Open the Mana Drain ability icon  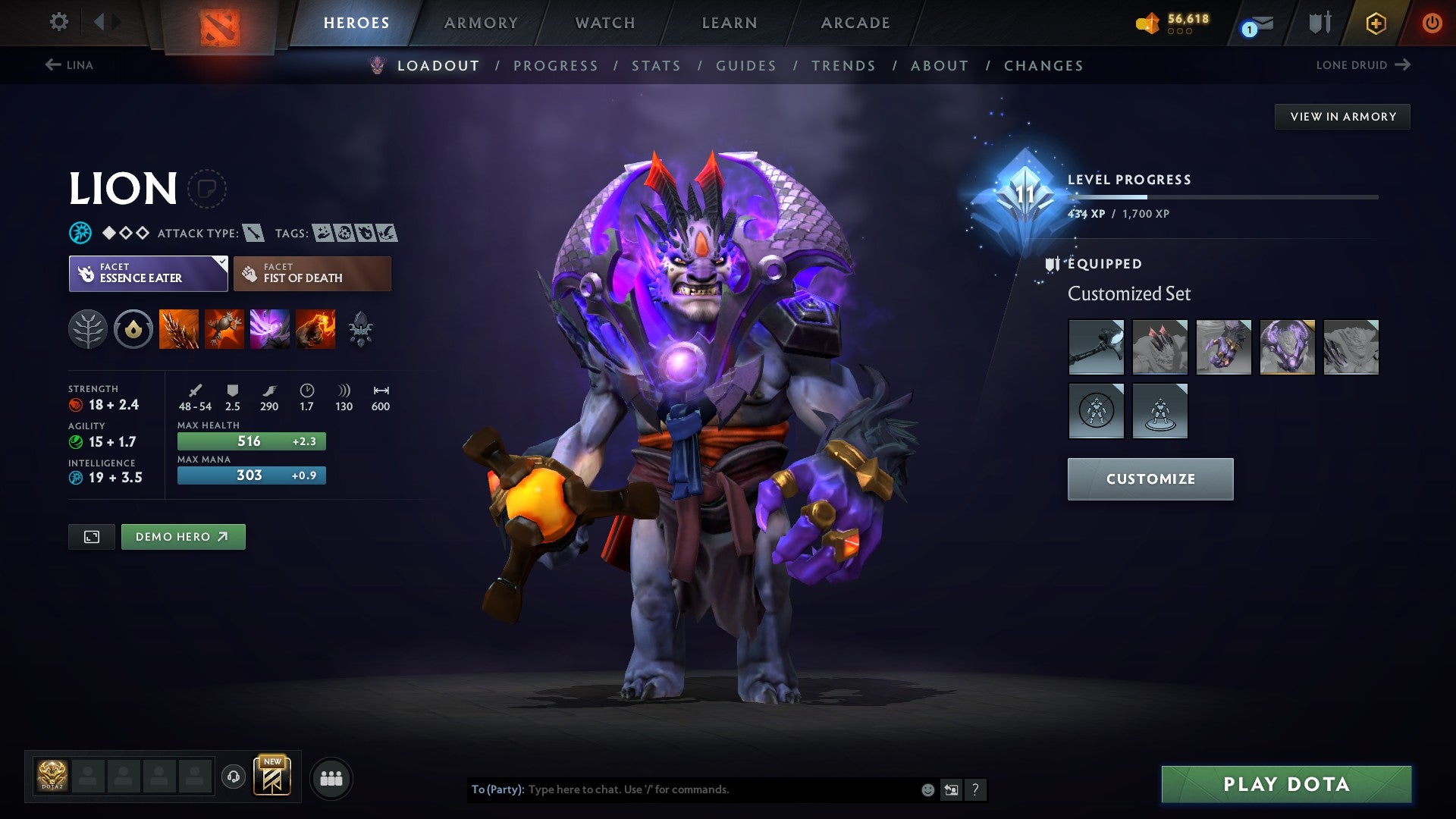[x=270, y=329]
